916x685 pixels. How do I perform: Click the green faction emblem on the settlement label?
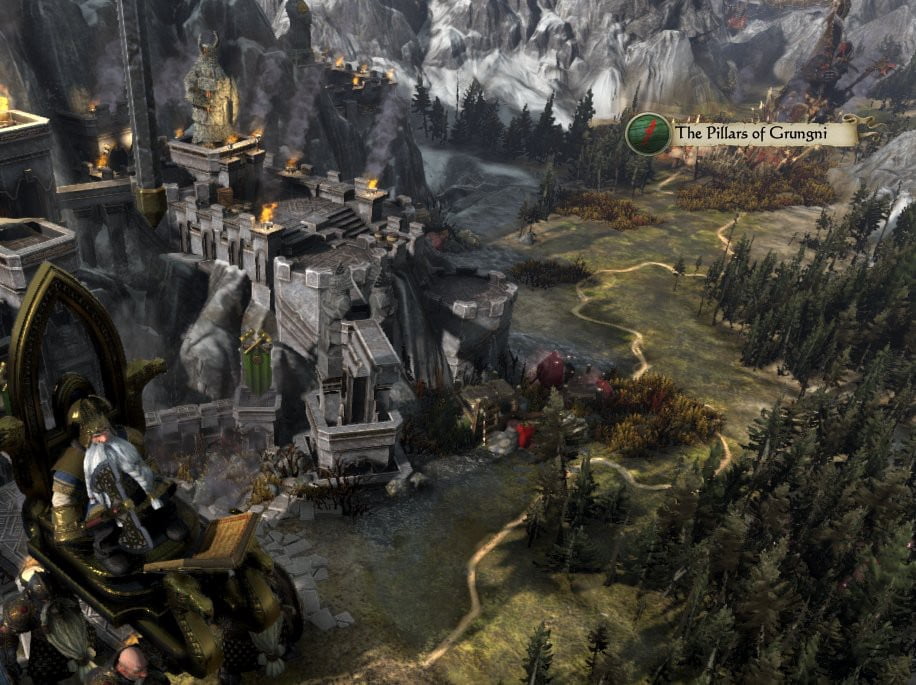click(x=648, y=134)
